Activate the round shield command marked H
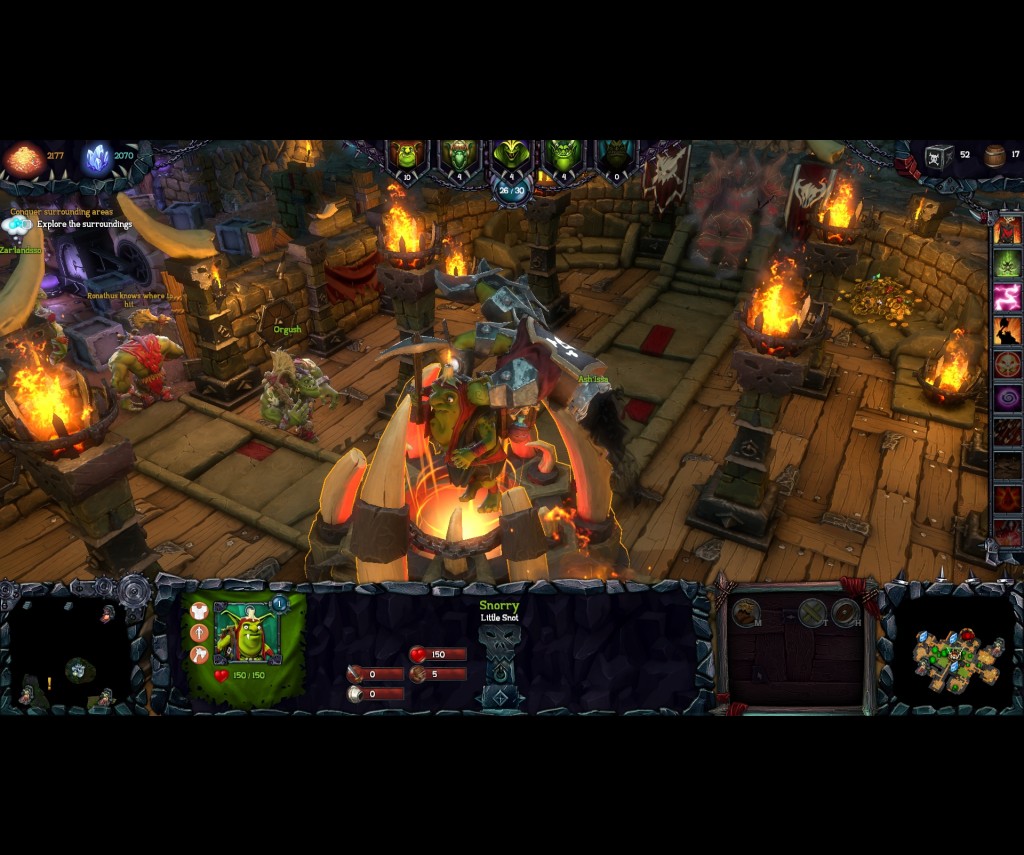 click(846, 612)
